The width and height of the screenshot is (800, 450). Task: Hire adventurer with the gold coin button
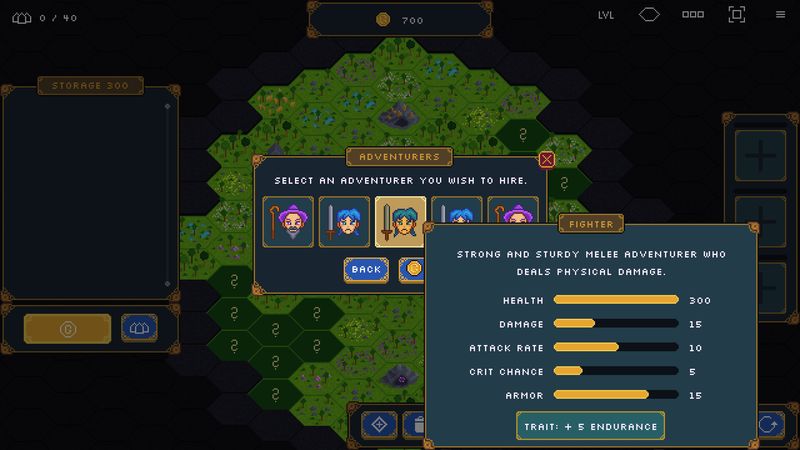tap(412, 269)
